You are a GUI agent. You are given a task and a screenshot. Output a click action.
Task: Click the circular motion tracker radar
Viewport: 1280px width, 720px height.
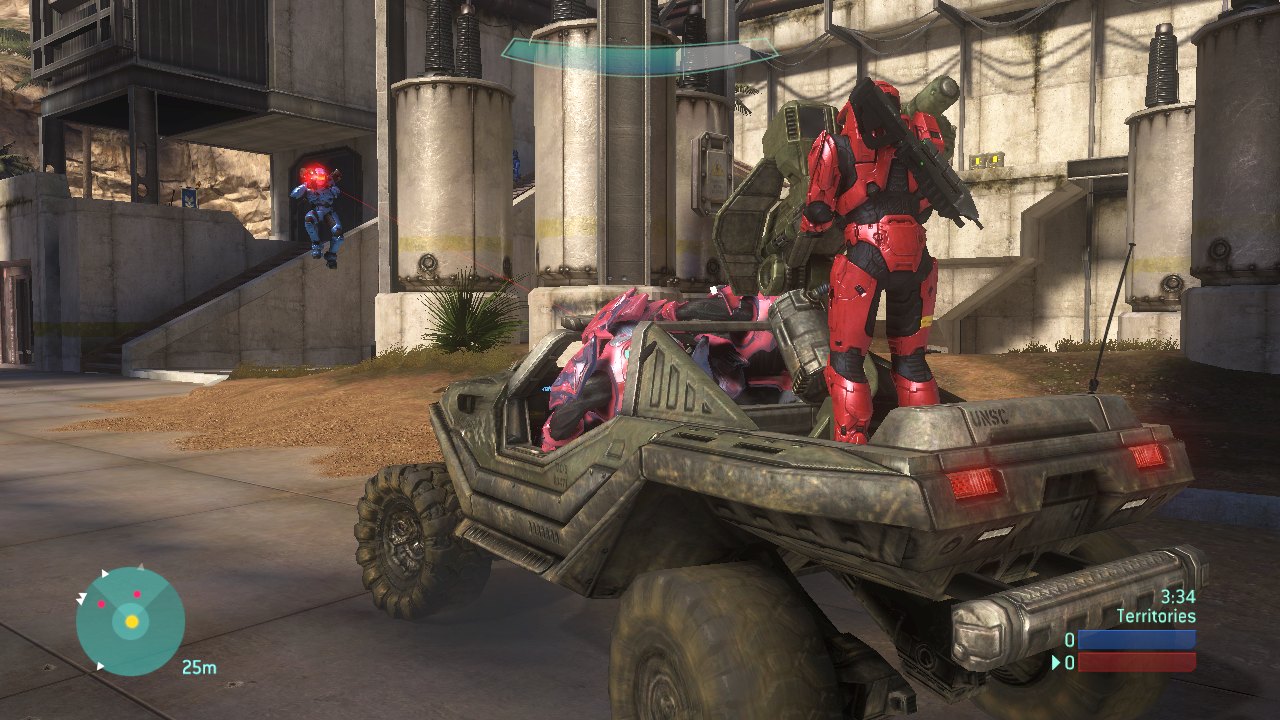pos(130,621)
